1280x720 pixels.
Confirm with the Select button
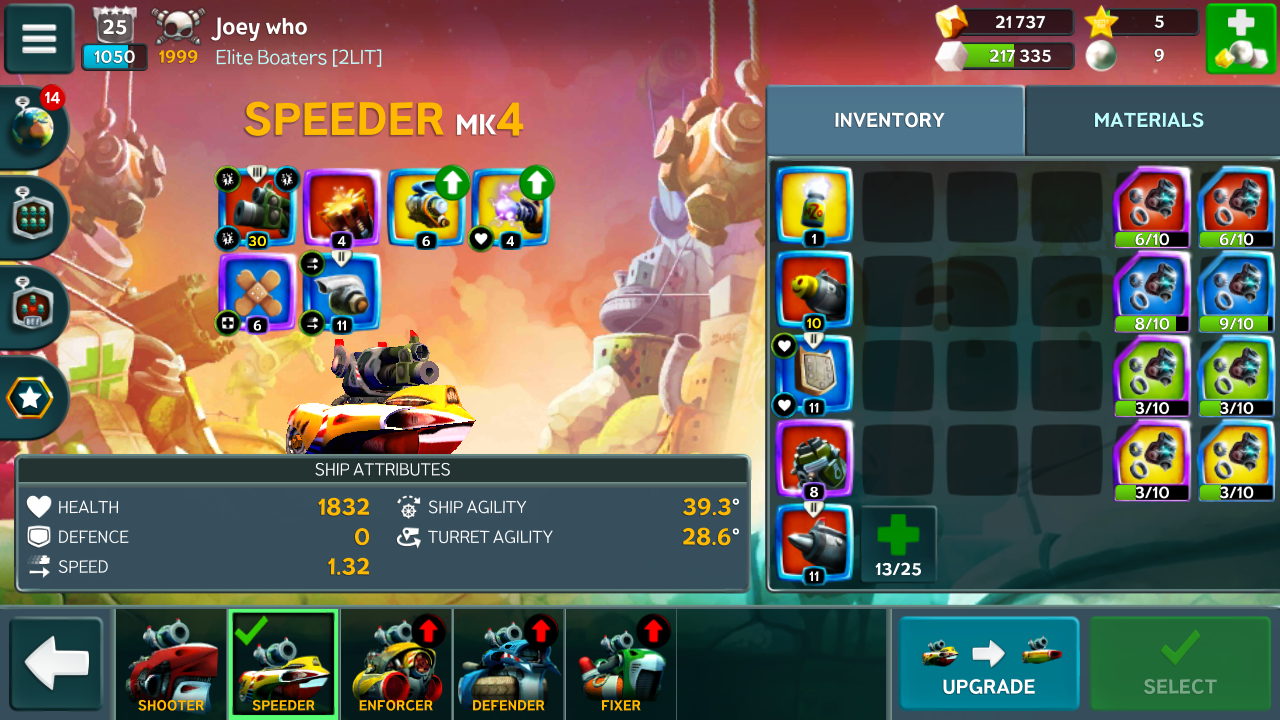click(x=1180, y=664)
